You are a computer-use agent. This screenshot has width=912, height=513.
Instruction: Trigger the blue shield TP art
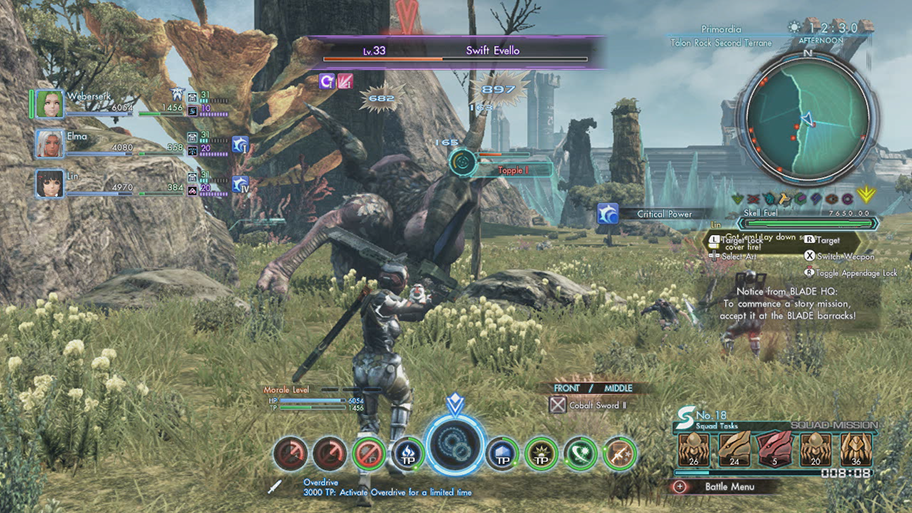[x=502, y=454]
